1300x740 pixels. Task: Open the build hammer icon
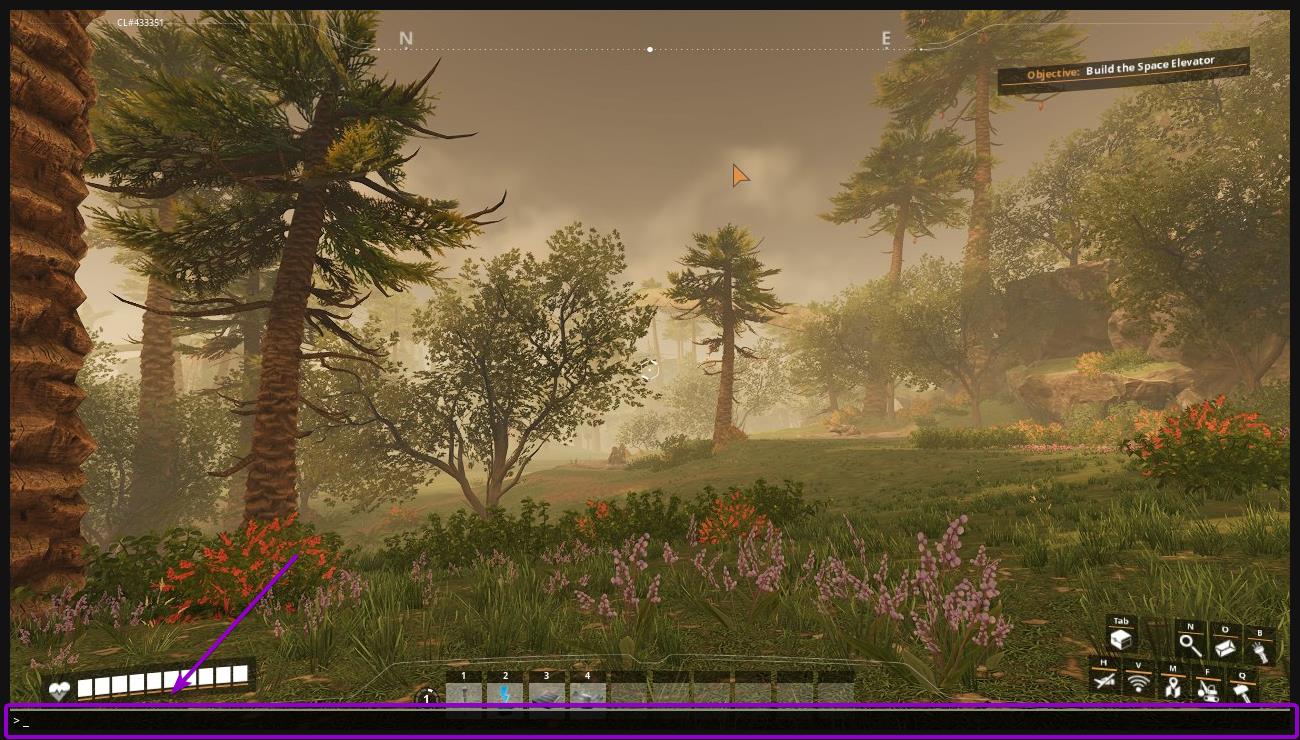(1243, 688)
